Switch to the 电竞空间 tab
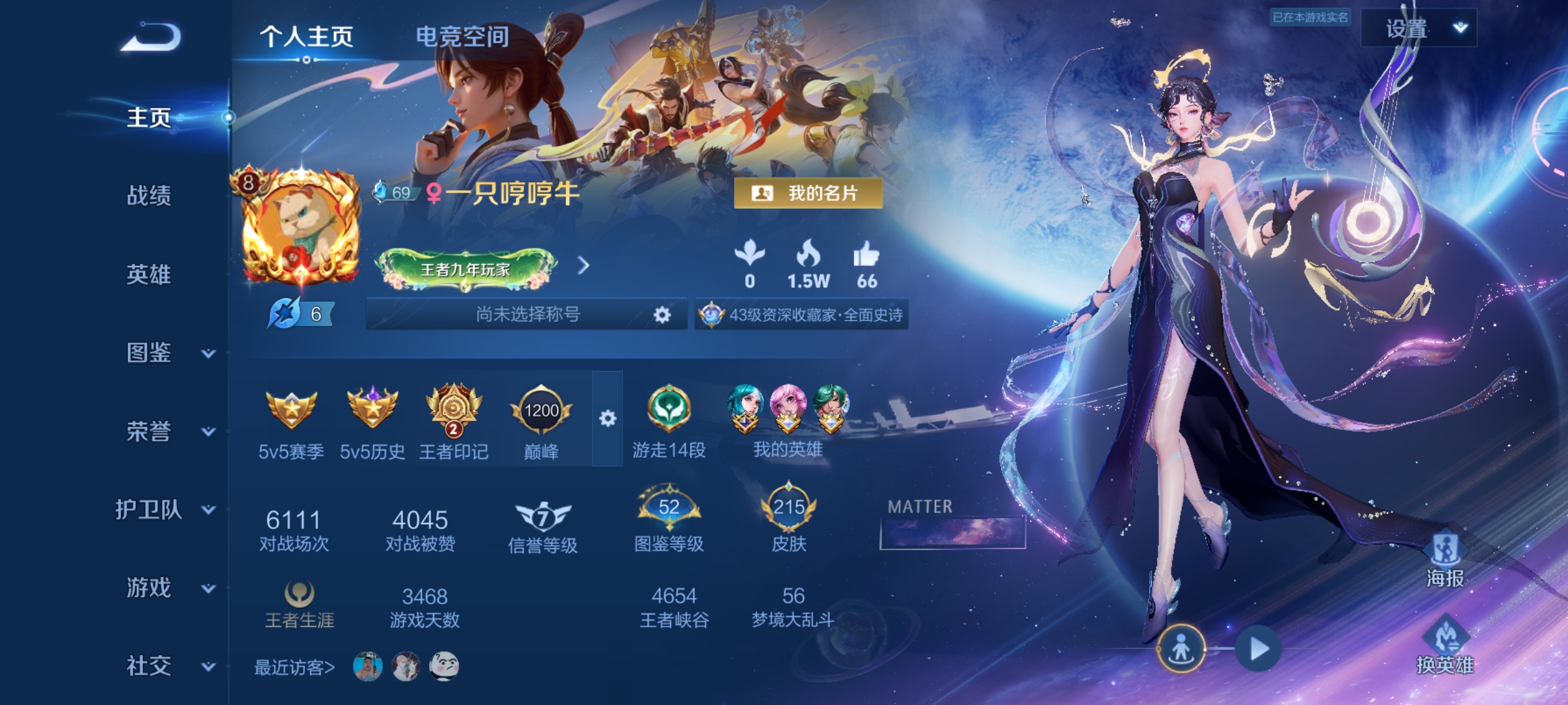 point(462,37)
